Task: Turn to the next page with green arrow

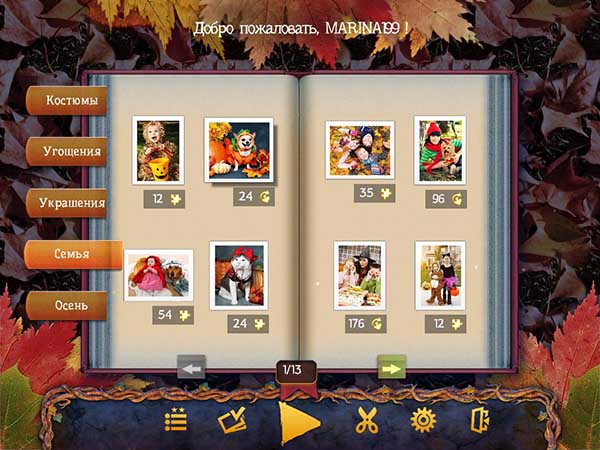Action: 391,368
